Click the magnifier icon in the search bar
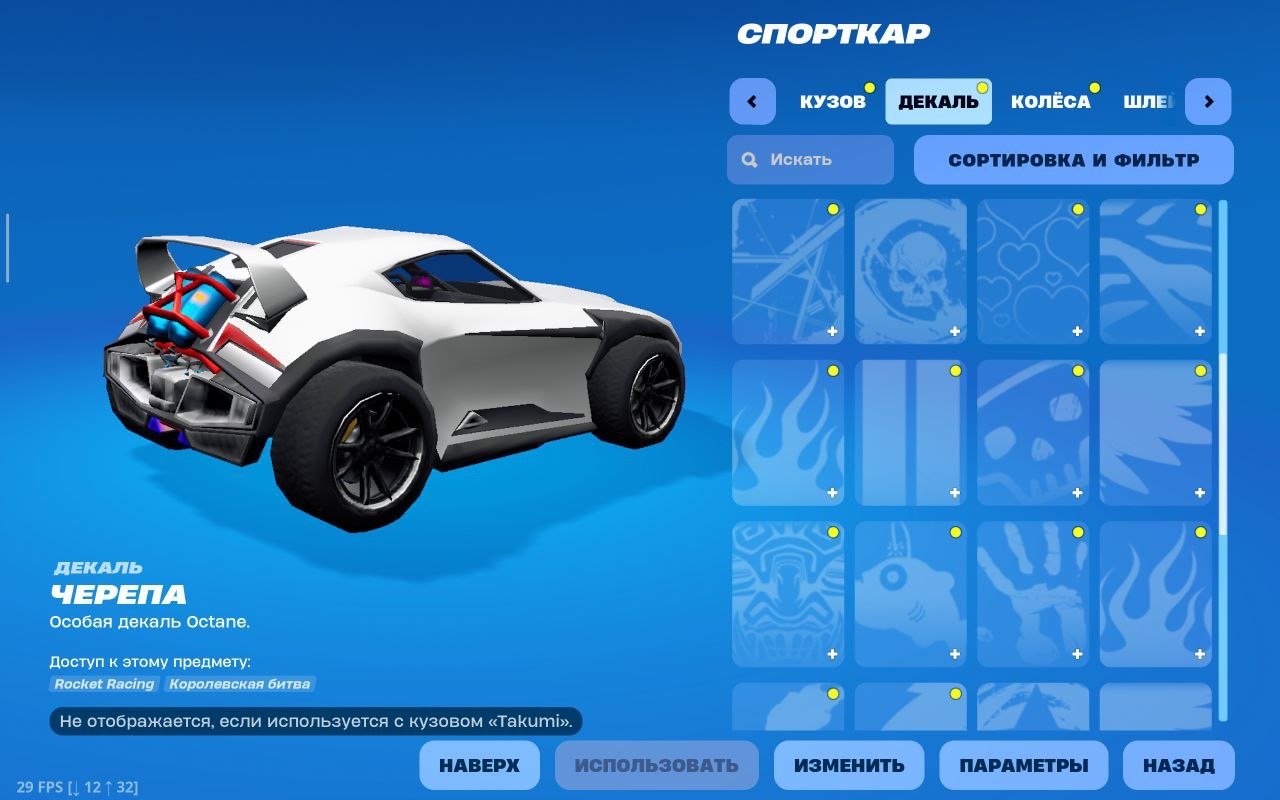The height and width of the screenshot is (800, 1280). (x=748, y=159)
